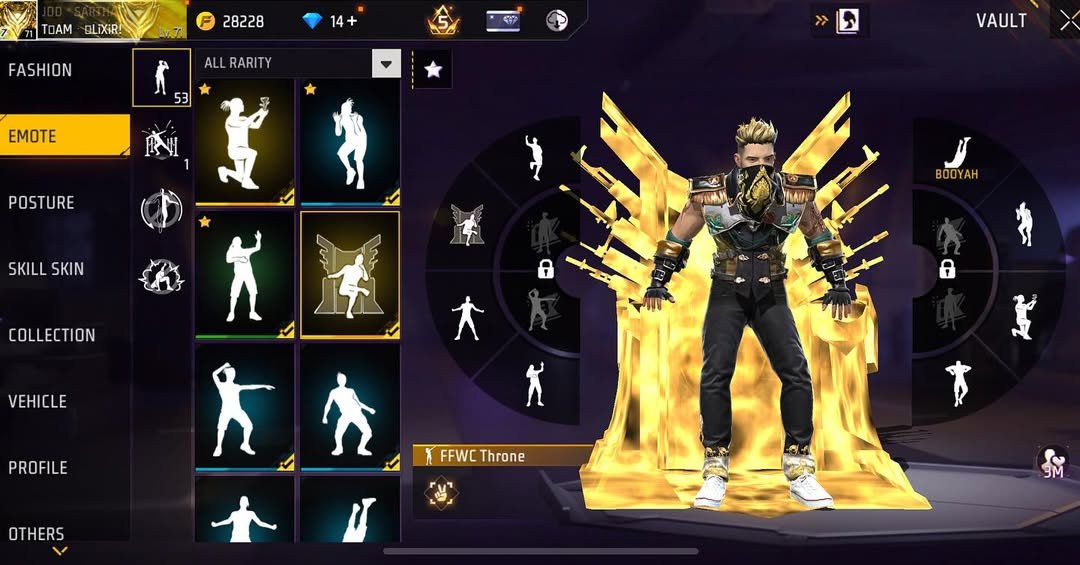Image resolution: width=1080 pixels, height=565 pixels.
Task: Toggle the star favorites filter
Action: (432, 69)
